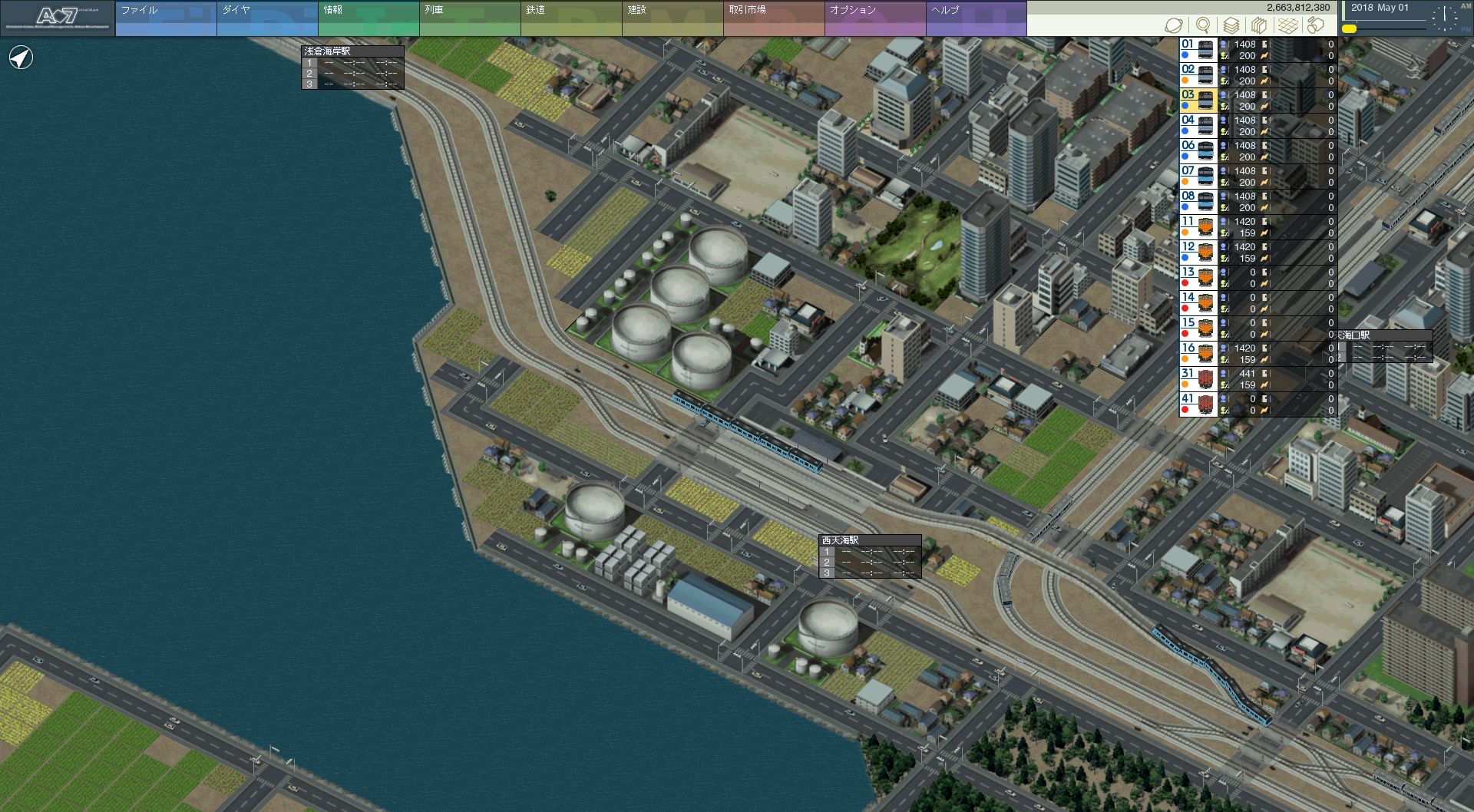Open the 西天海駅 station timetable panel
This screenshot has width=1474, height=812.
pos(870,540)
